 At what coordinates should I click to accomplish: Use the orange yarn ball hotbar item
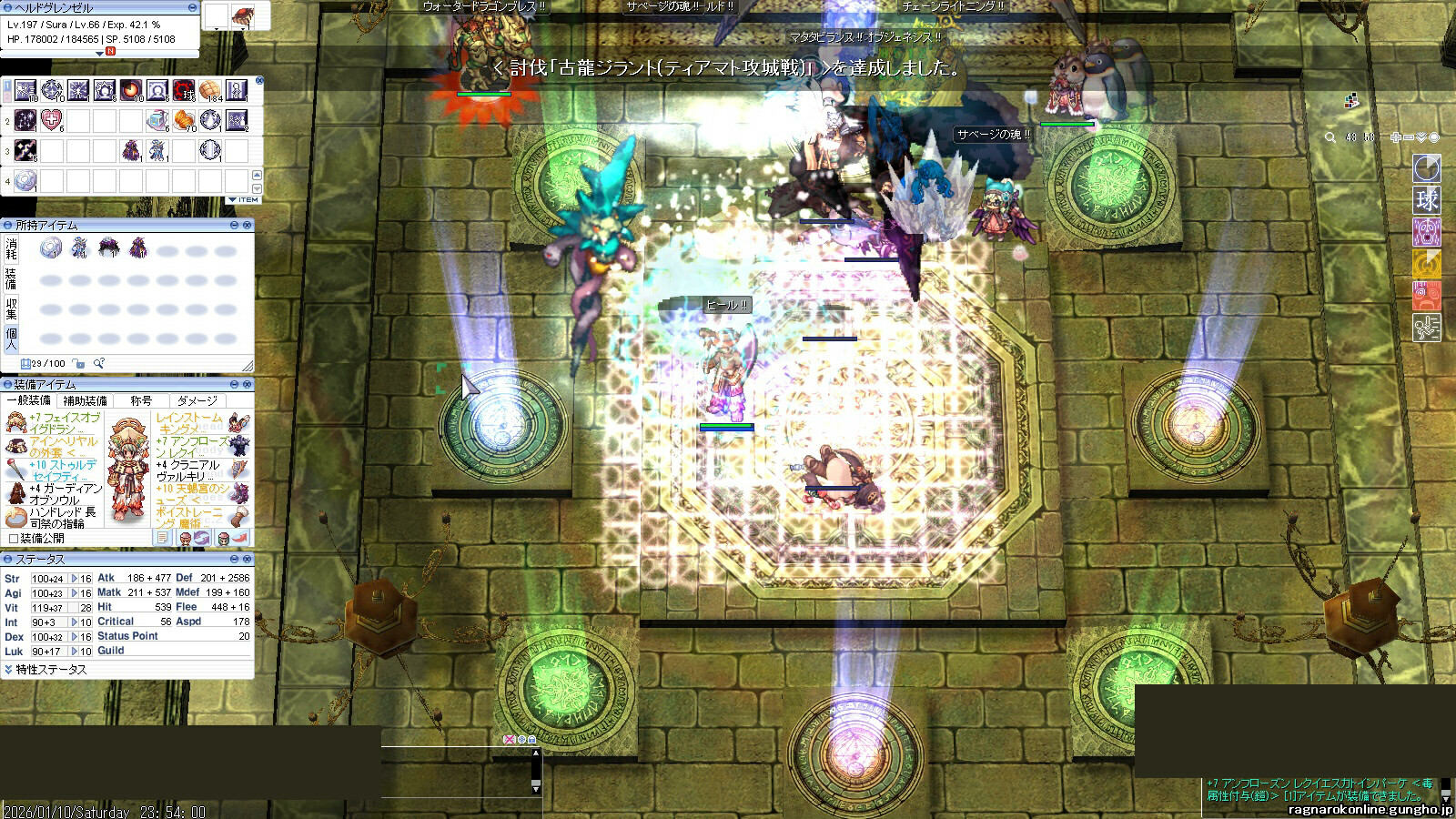tap(184, 120)
